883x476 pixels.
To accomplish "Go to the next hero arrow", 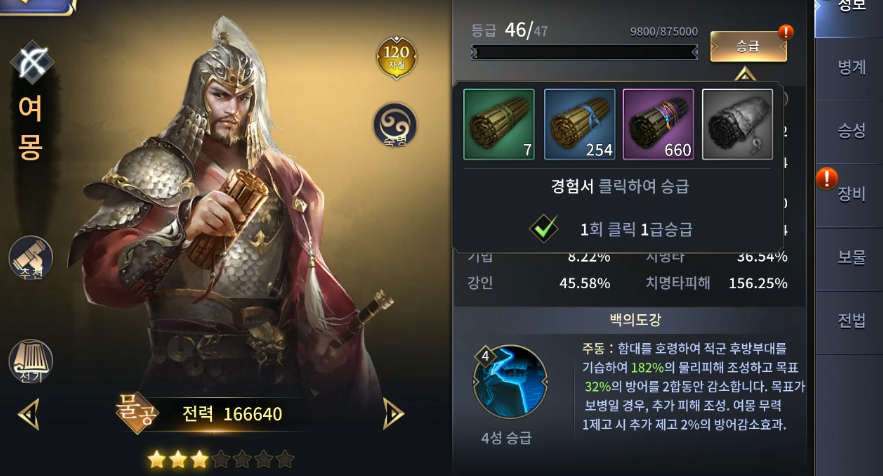I will (394, 412).
